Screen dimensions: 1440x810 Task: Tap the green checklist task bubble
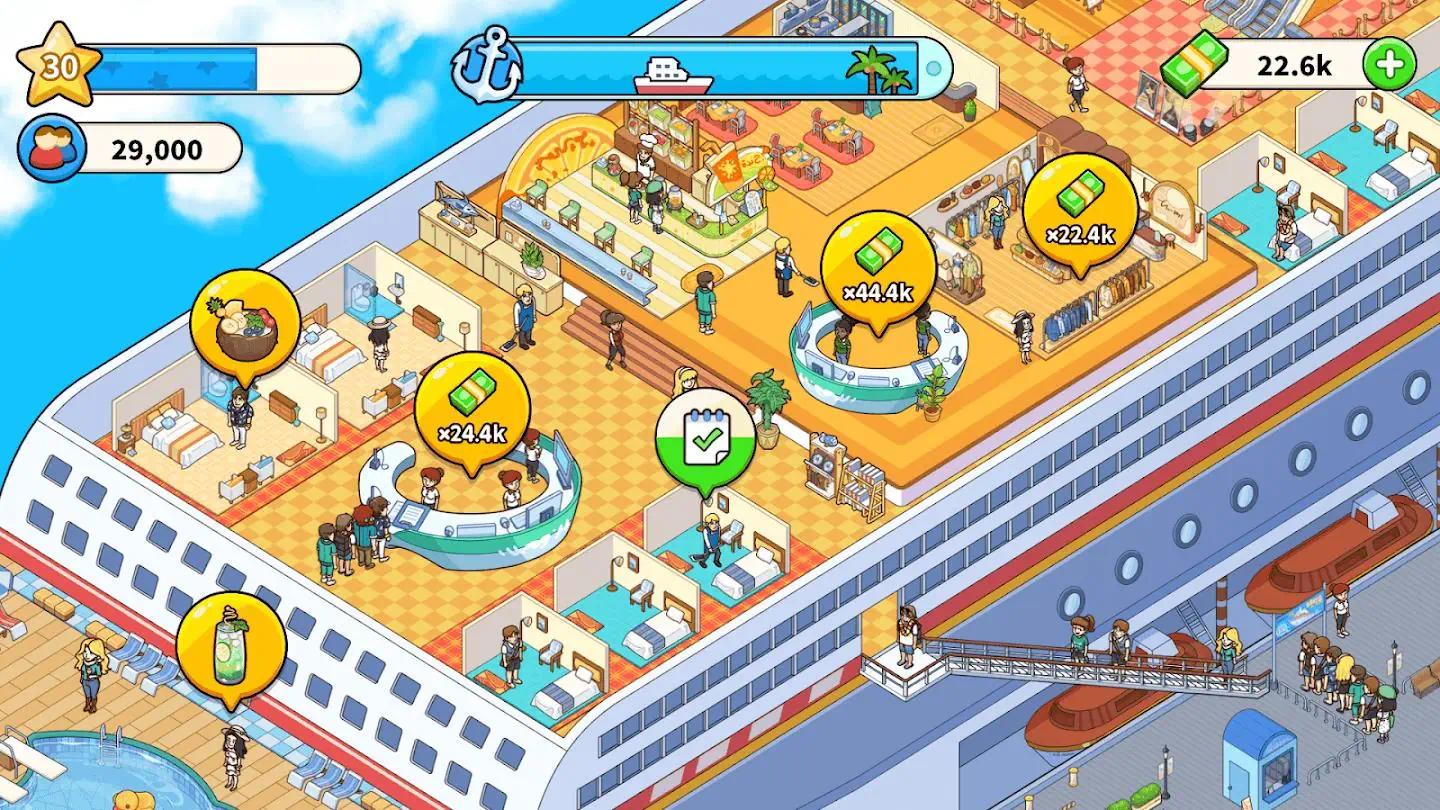coord(706,439)
